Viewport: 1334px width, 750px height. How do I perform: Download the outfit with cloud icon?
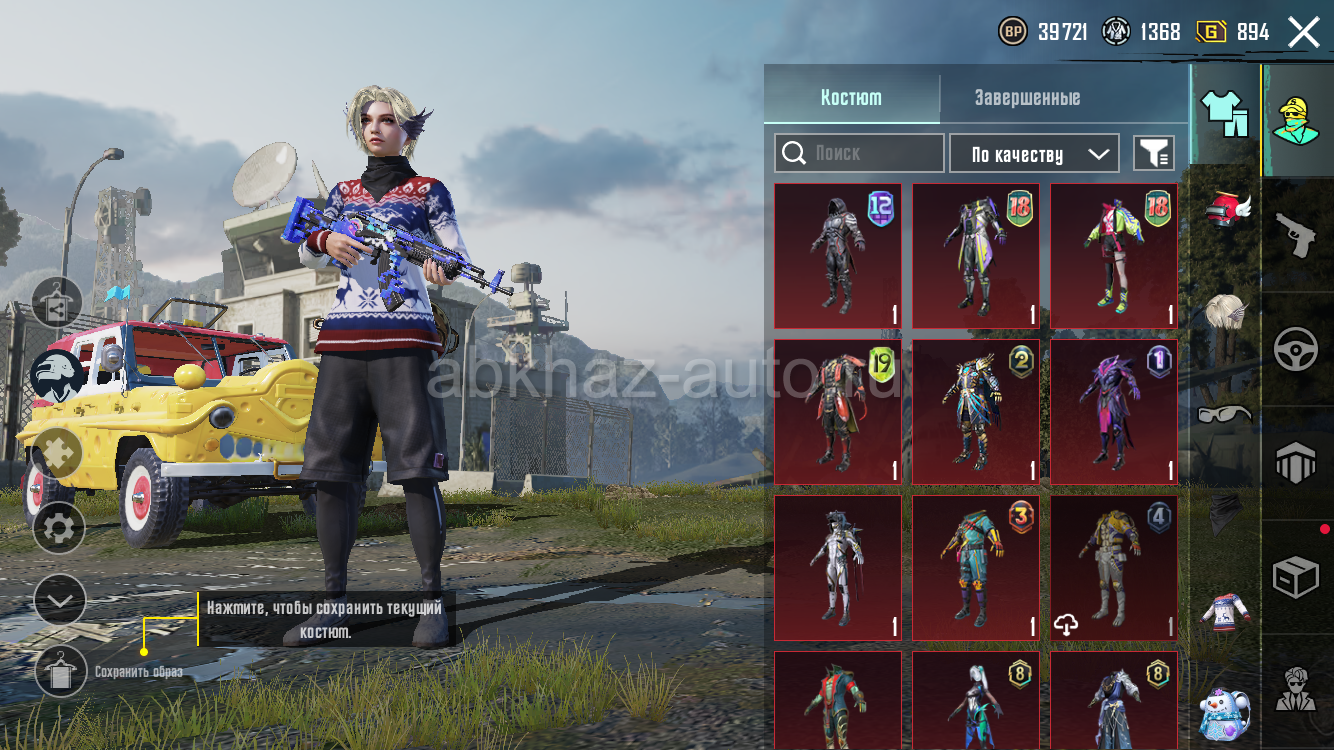point(1066,625)
